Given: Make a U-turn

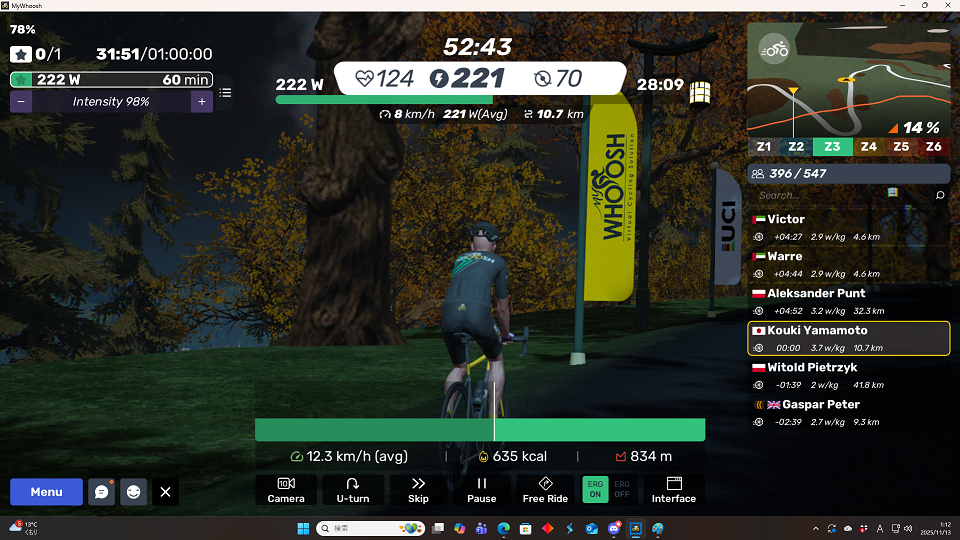Looking at the screenshot, I should coord(352,489).
